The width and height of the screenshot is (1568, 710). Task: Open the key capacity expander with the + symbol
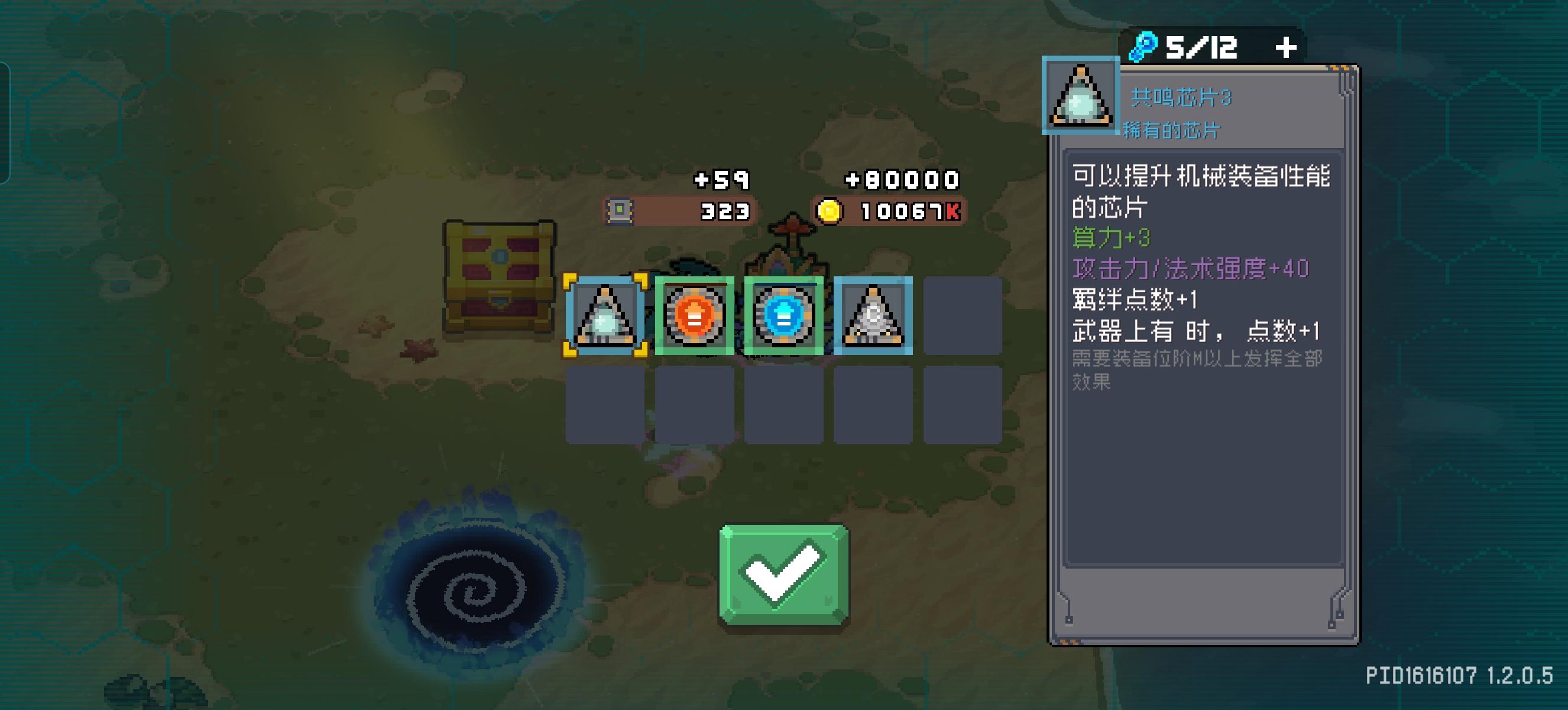coord(1287,47)
